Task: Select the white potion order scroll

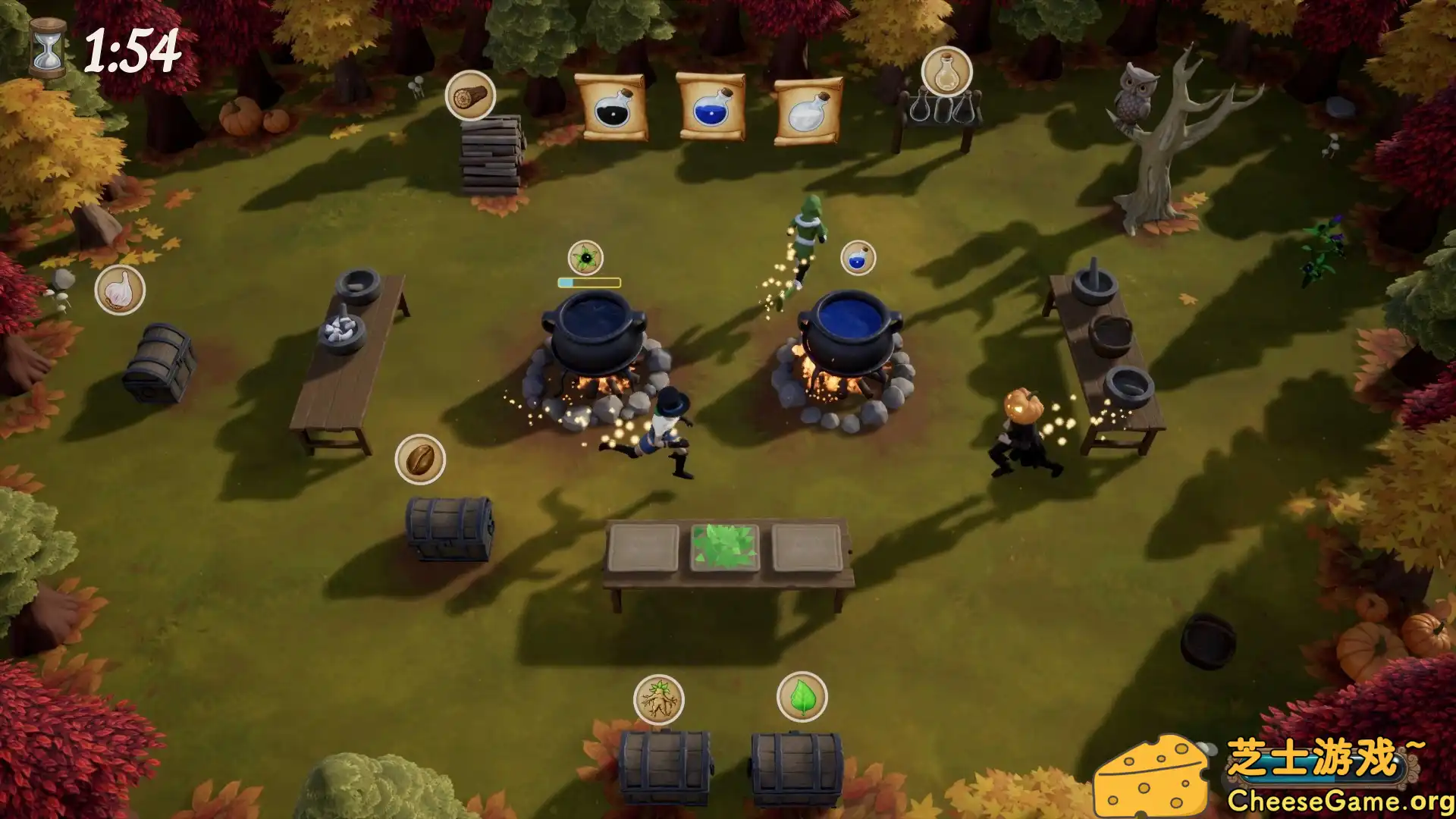Action: 808,110
